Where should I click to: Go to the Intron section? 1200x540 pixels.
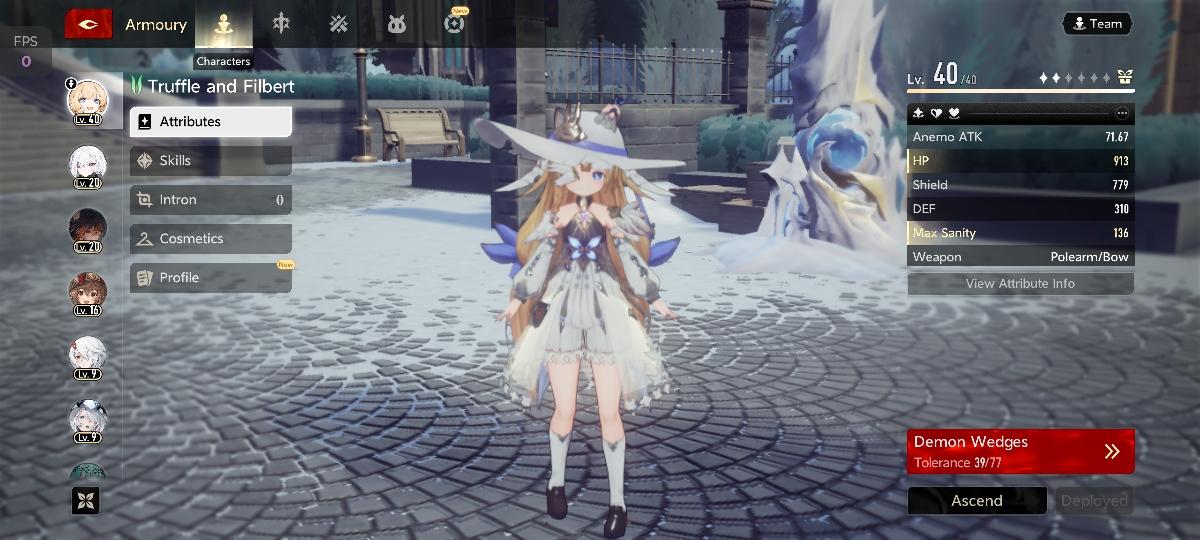(x=210, y=200)
